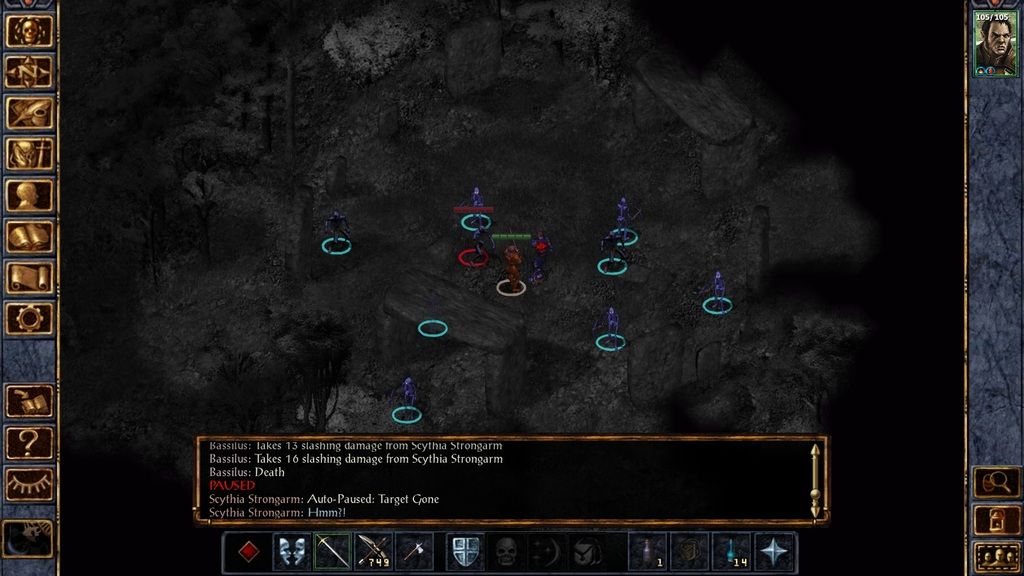The height and width of the screenshot is (576, 1024).
Task: Open options with the gear icon
Action: click(29, 318)
